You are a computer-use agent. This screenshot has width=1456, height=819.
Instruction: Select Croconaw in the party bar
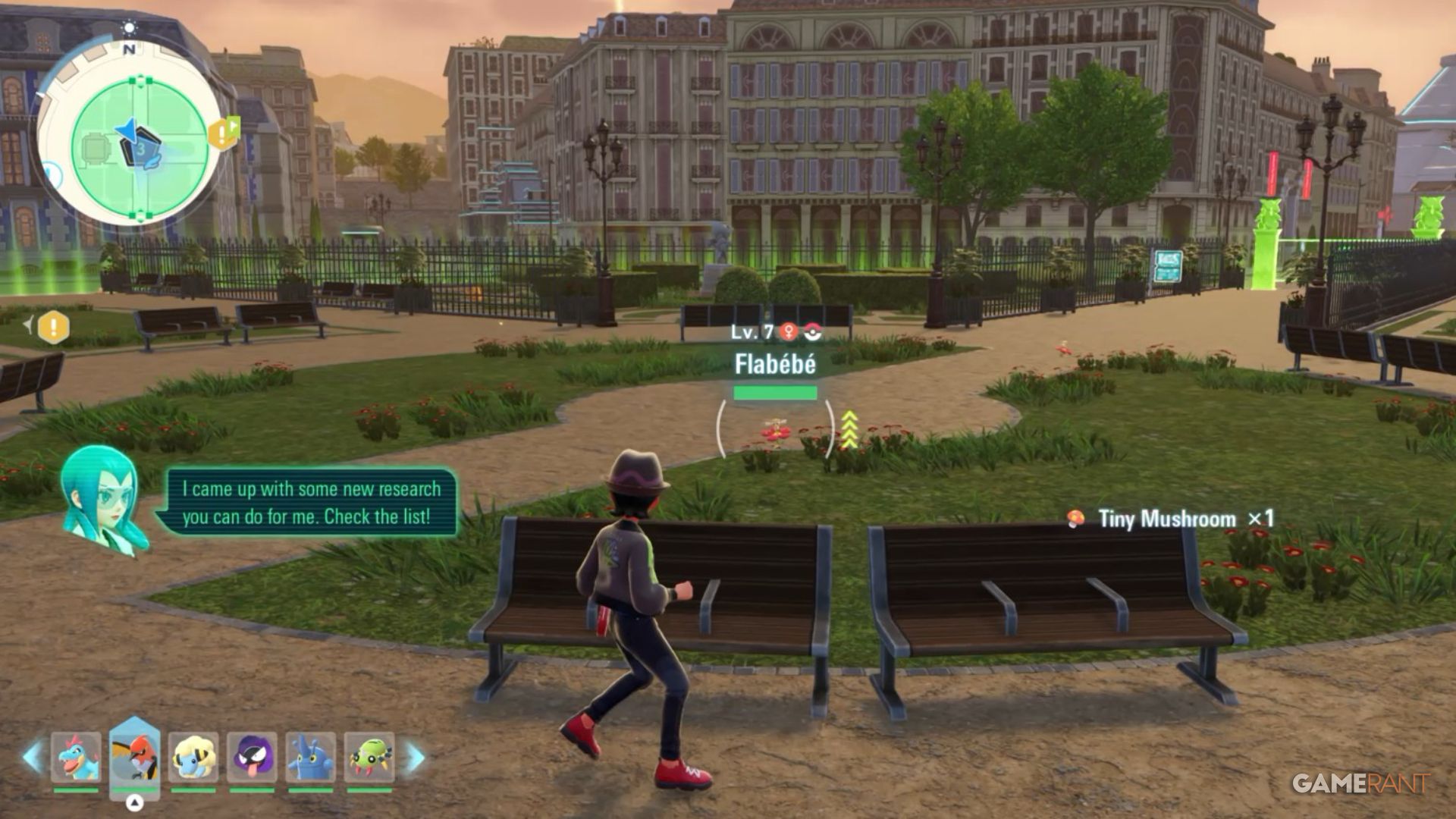tap(75, 757)
